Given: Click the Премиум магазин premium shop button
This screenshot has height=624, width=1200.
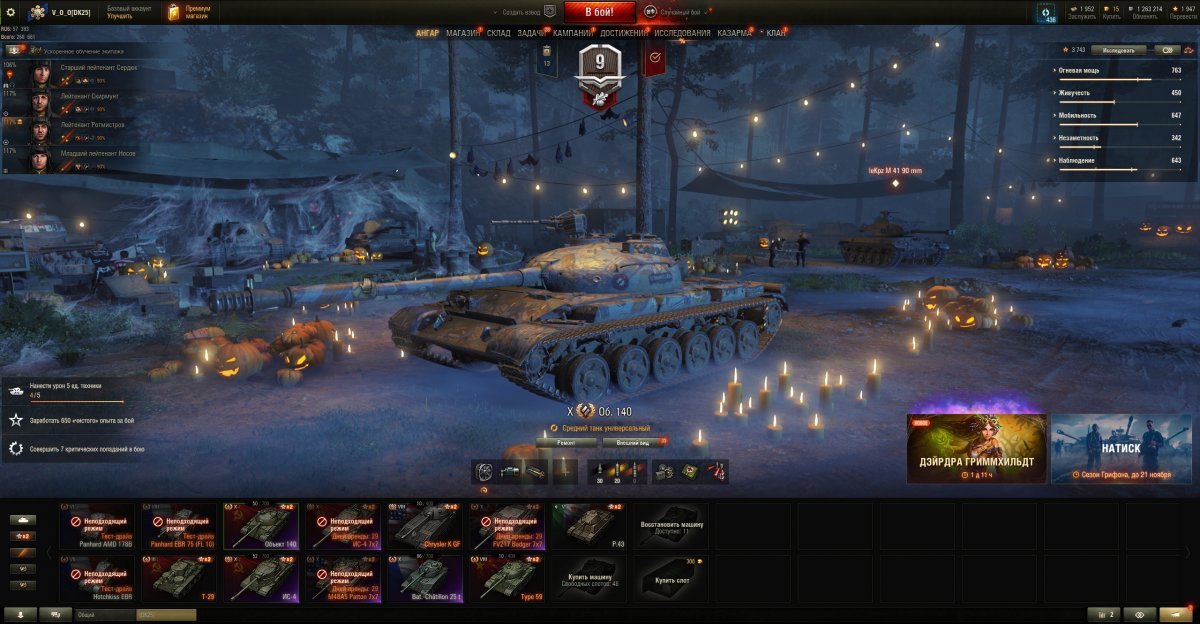Looking at the screenshot, I should 190,12.
